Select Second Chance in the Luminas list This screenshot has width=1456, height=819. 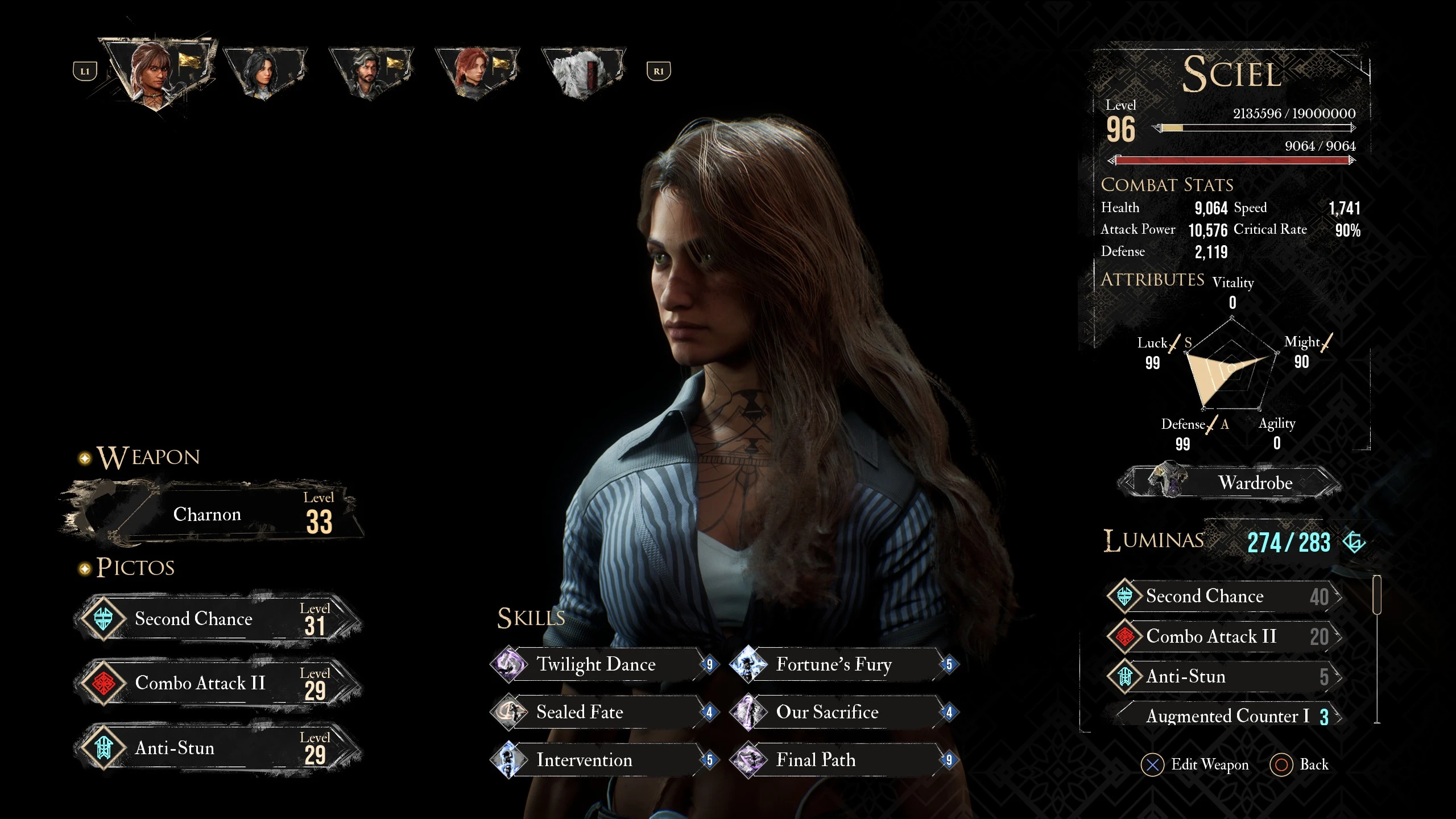pos(1224,596)
